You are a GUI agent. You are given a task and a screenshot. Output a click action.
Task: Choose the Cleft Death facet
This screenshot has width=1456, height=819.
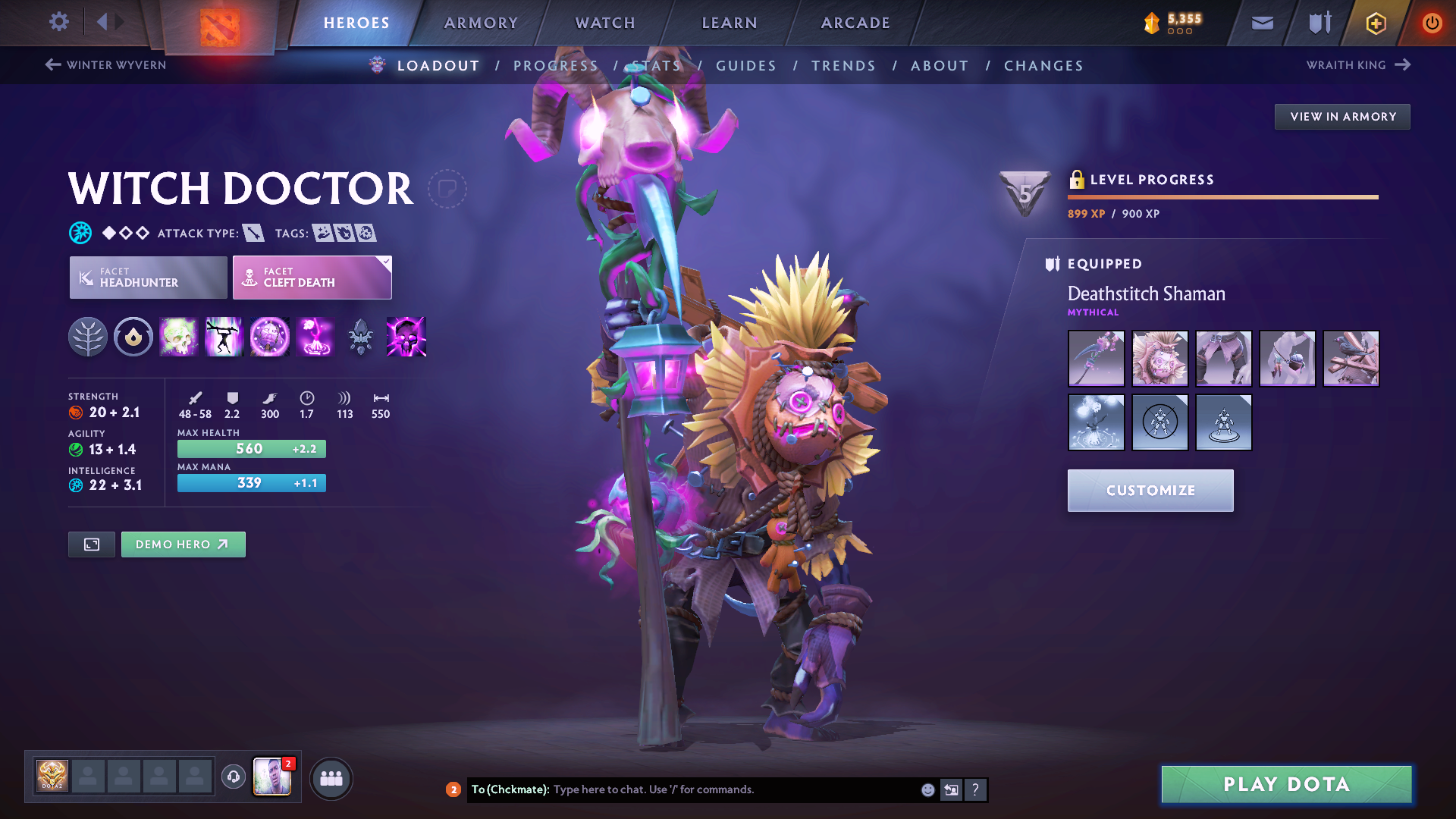312,278
